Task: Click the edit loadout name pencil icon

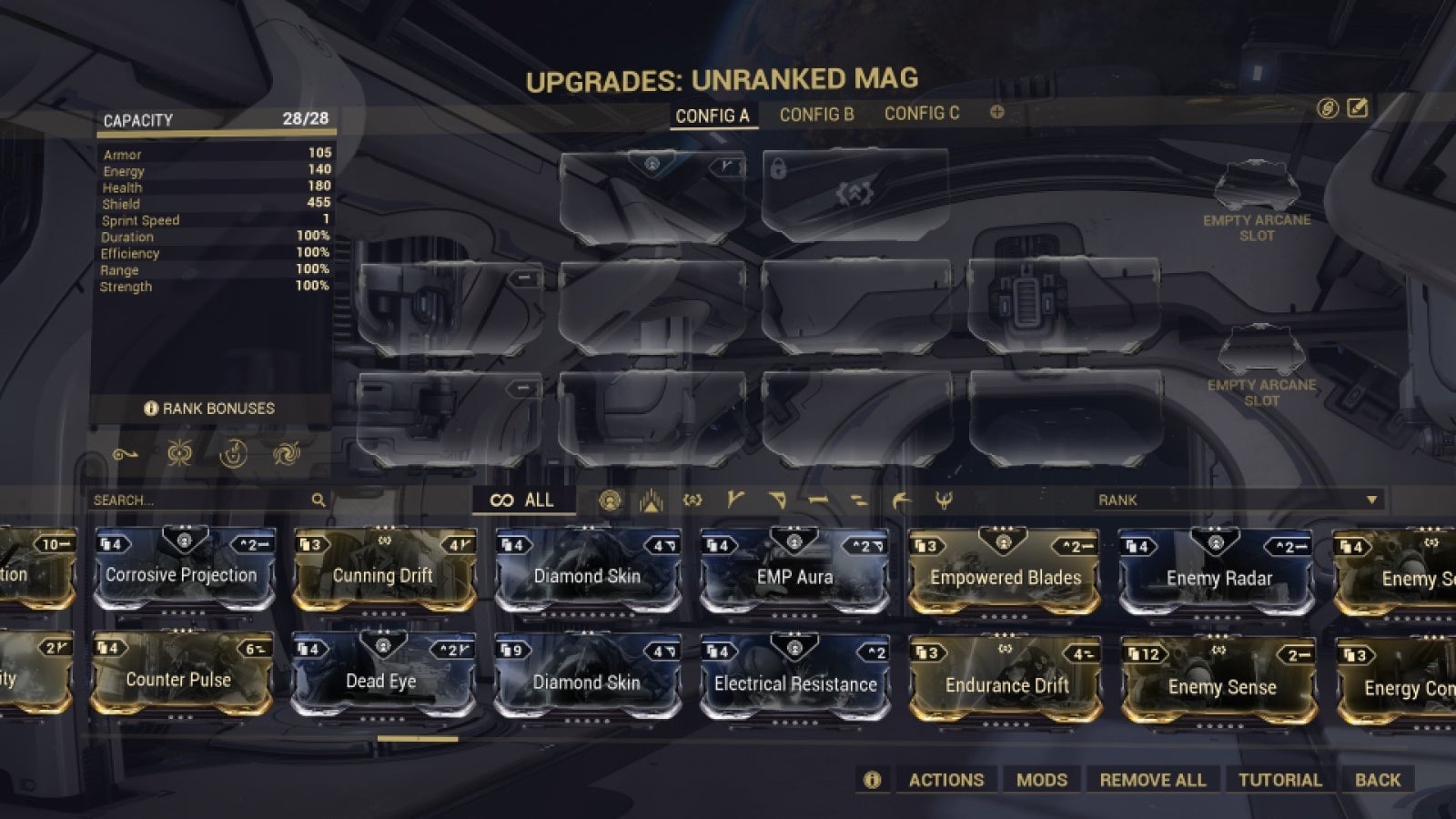Action: [1356, 107]
